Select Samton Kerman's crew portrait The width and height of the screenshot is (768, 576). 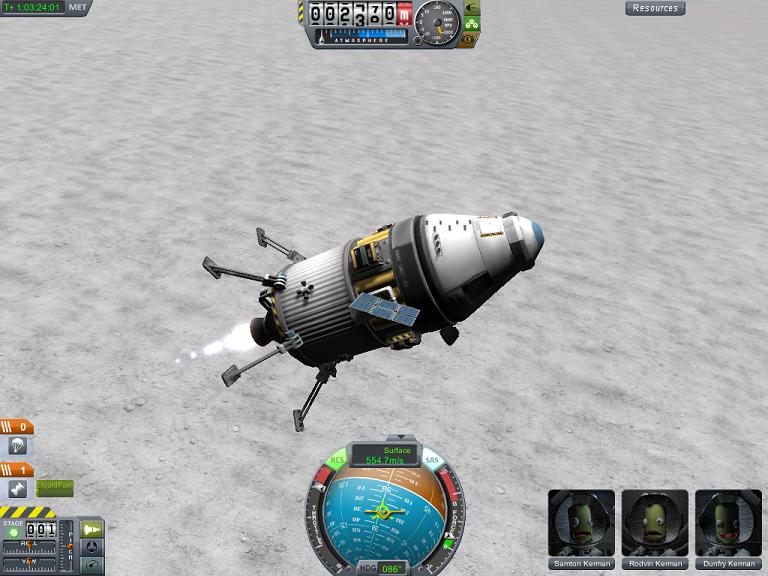coord(581,523)
